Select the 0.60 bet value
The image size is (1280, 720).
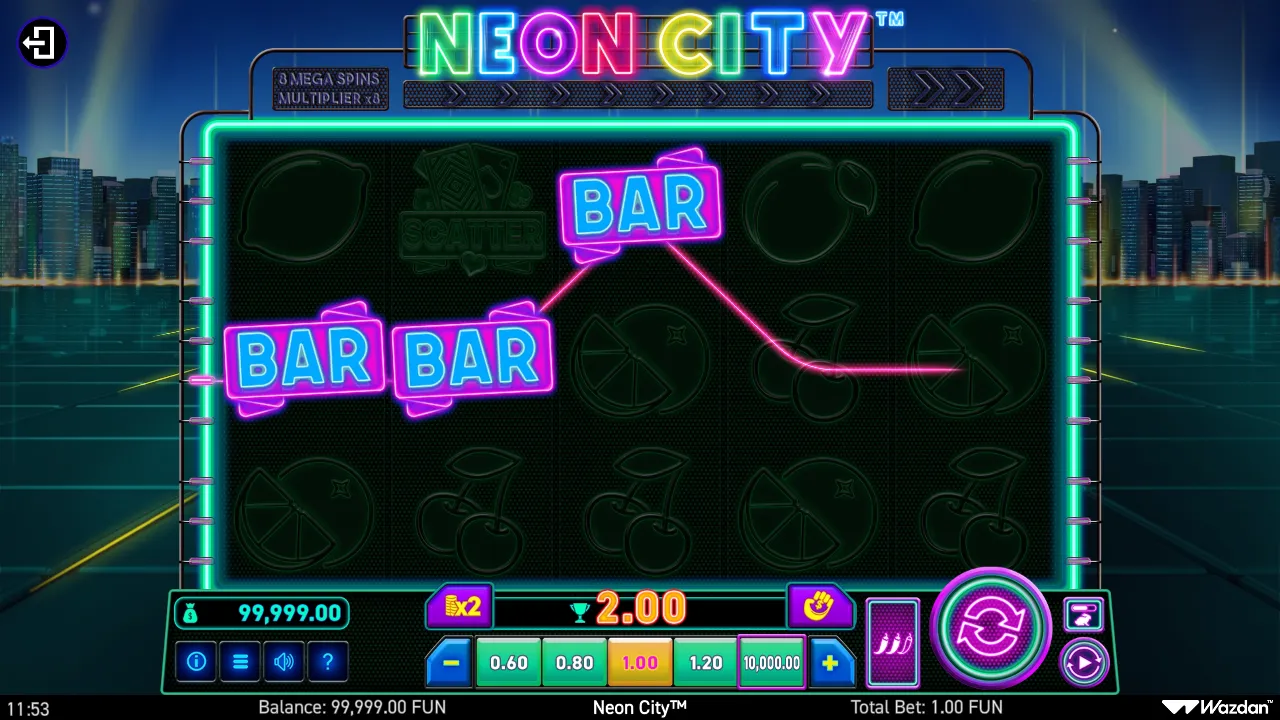pos(507,662)
